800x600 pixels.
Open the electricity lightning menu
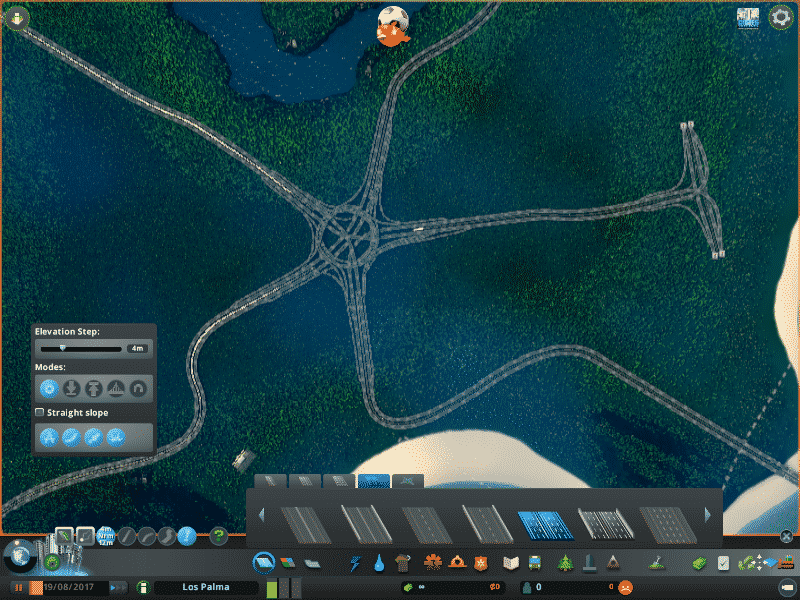point(356,563)
